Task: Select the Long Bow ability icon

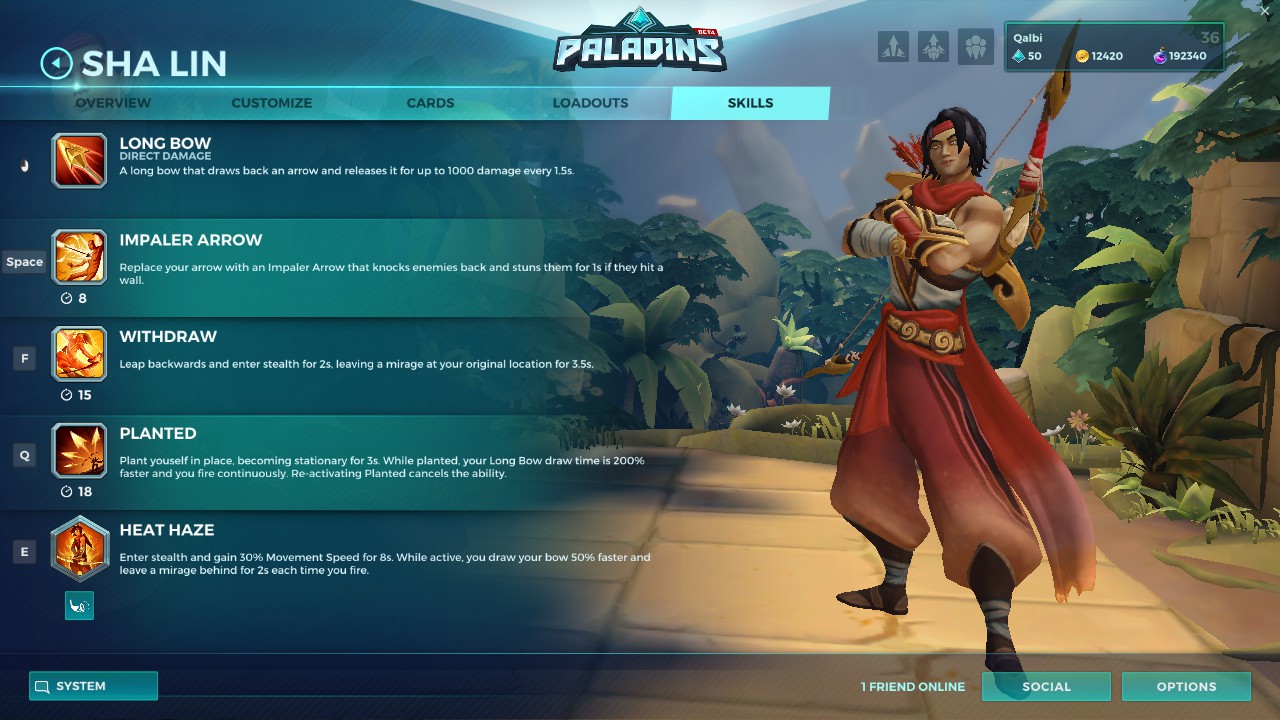Action: (x=79, y=160)
